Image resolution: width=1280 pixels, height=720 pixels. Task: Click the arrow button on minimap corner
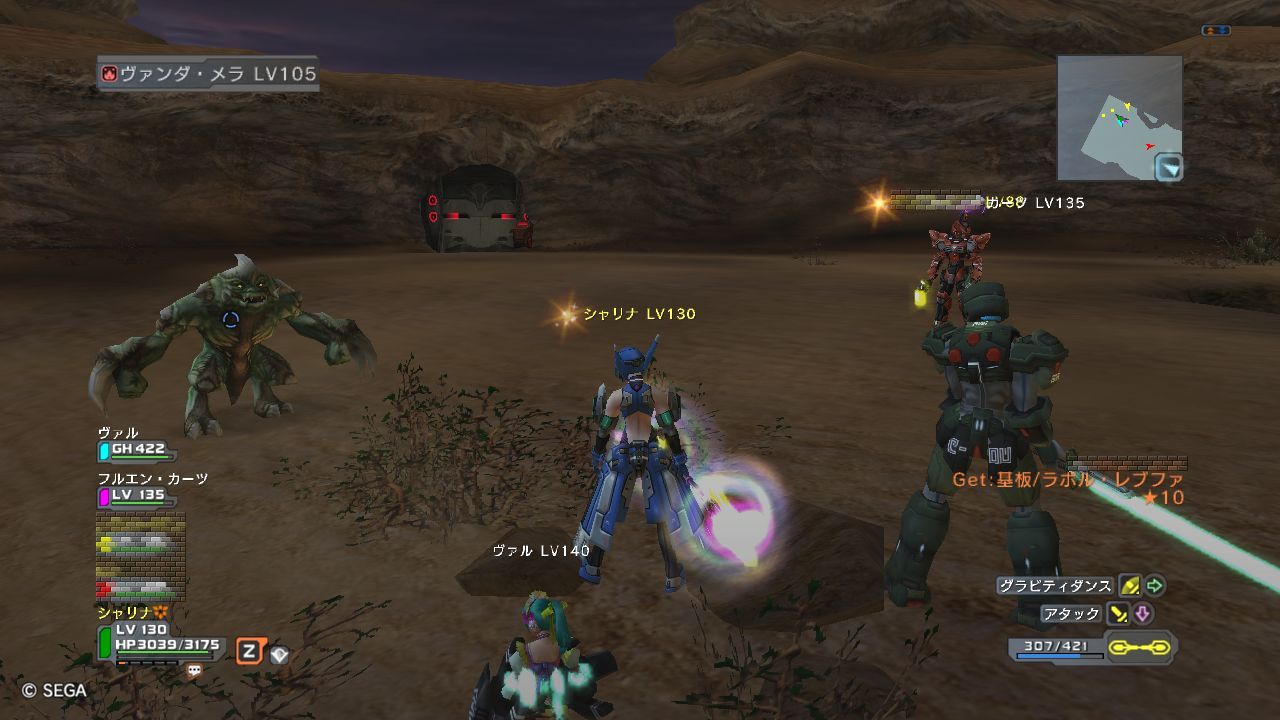tap(1168, 168)
